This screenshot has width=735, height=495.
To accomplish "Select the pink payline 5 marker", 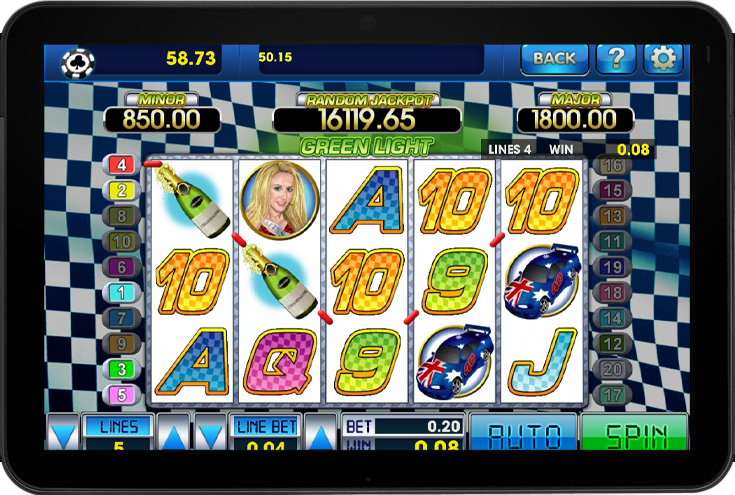I will [122, 394].
